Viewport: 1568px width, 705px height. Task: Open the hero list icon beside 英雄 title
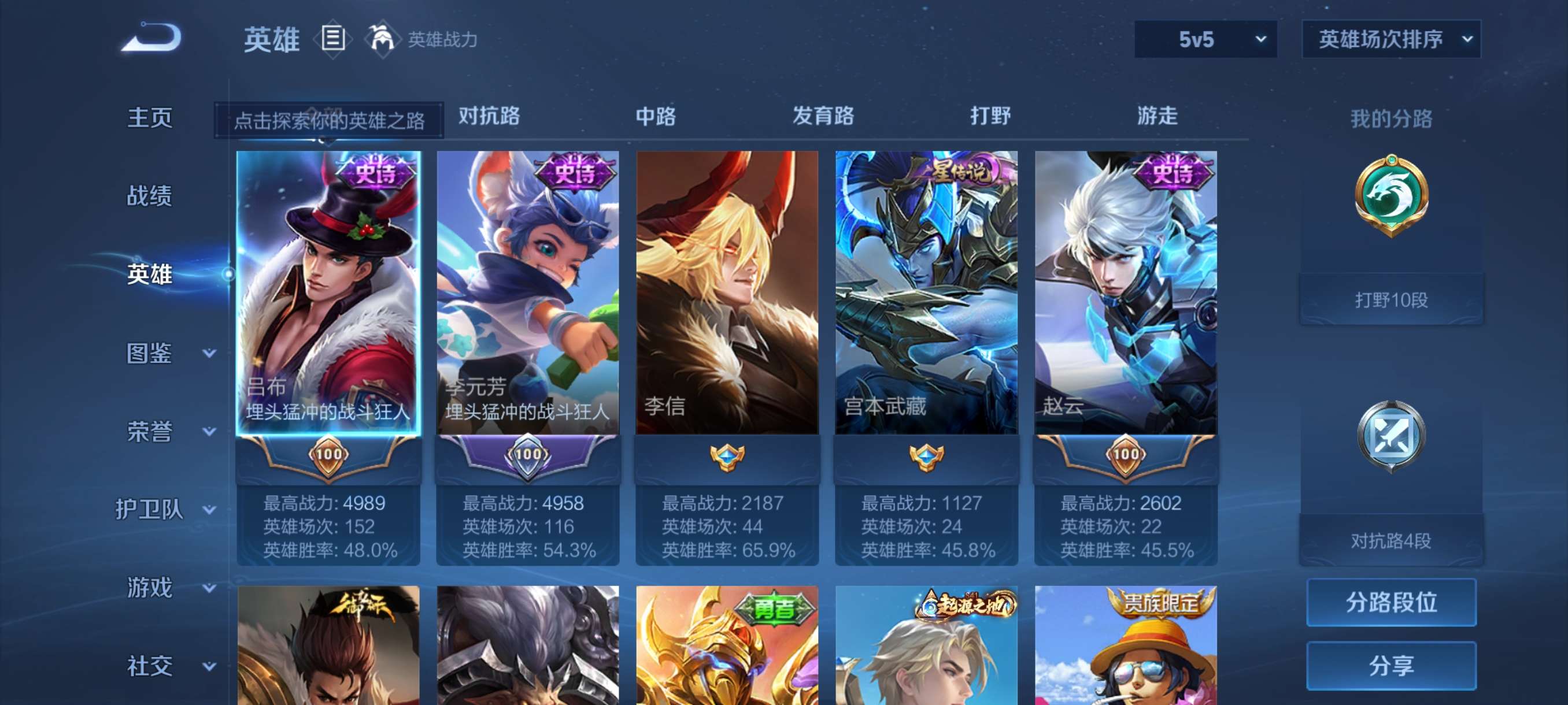(x=332, y=38)
